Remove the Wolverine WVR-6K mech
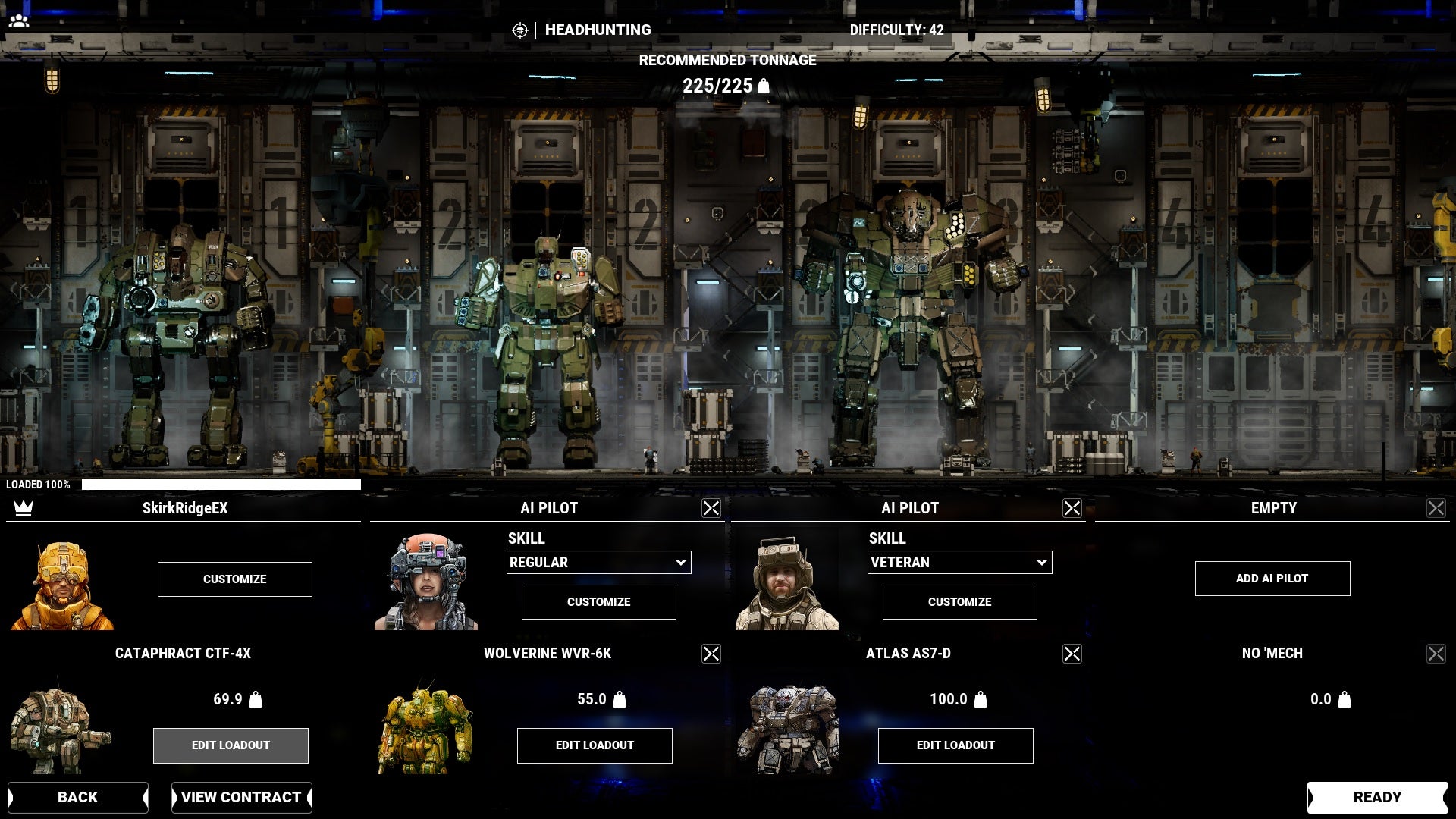 [x=711, y=654]
